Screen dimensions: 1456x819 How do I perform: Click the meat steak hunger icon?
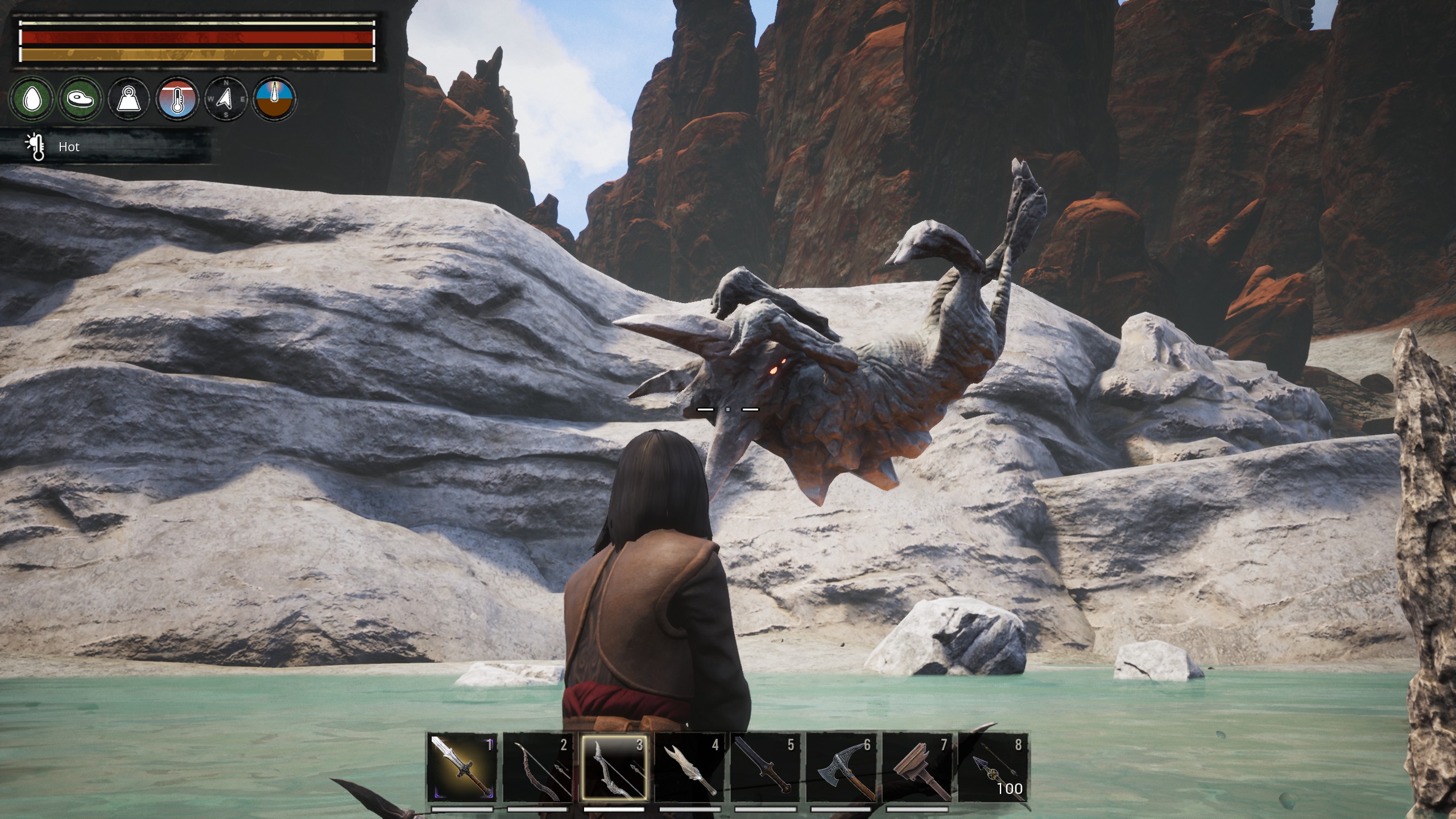point(81,99)
